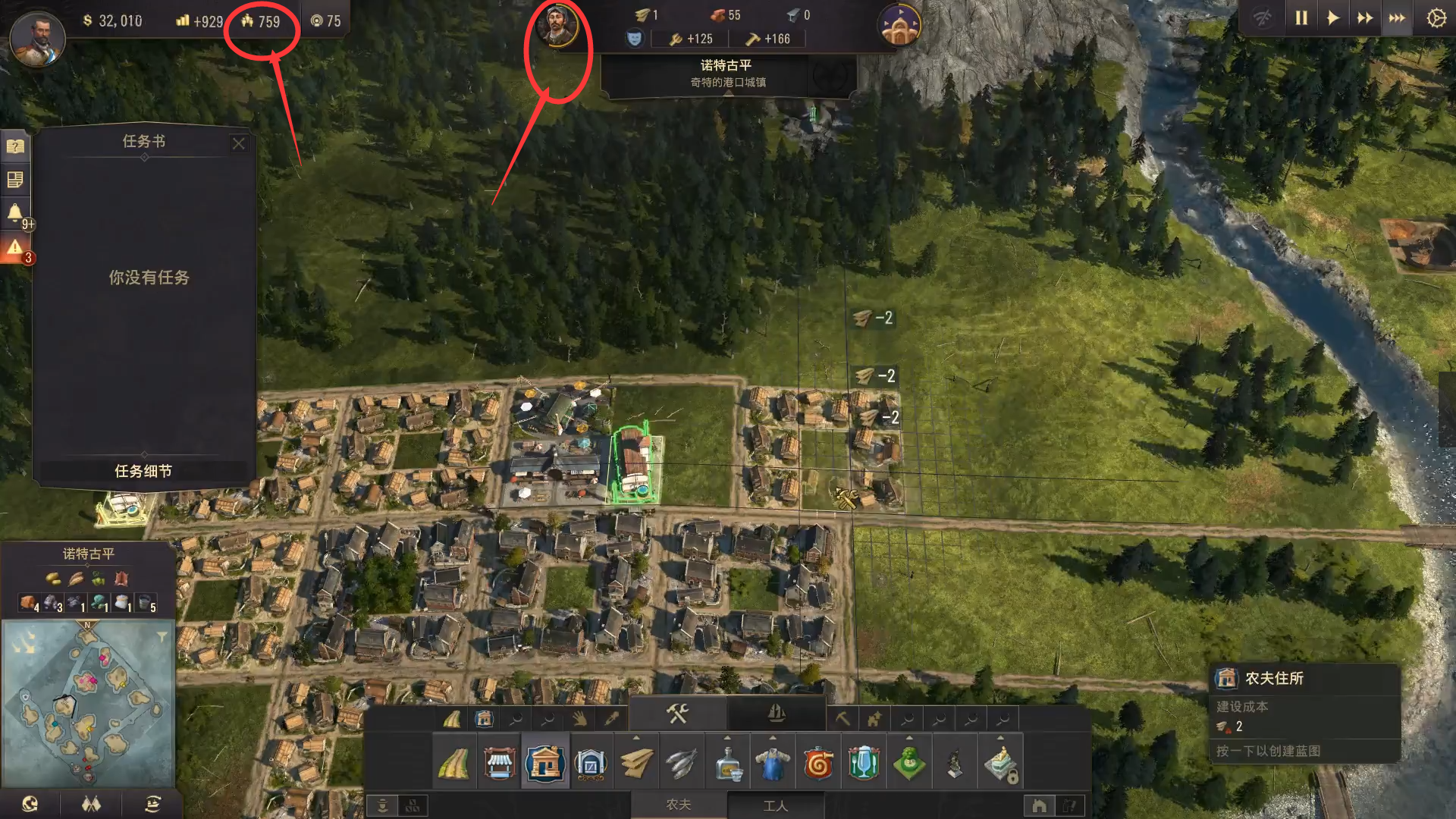This screenshot has width=1456, height=819.
Task: Open 任务细节 quest details
Action: point(143,471)
